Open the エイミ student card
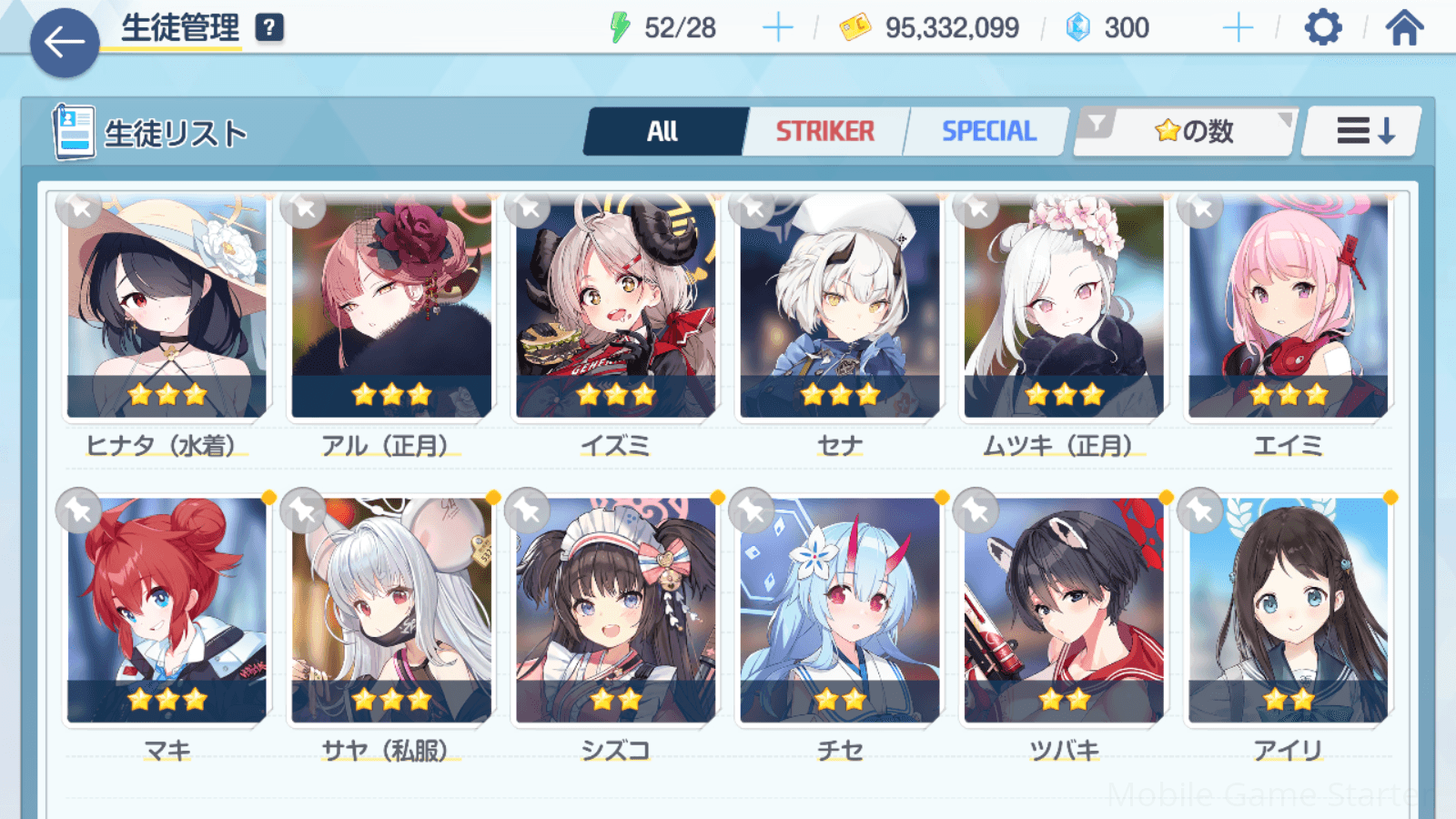Screen dimensions: 1456x819 pyautogui.click(x=1288, y=309)
